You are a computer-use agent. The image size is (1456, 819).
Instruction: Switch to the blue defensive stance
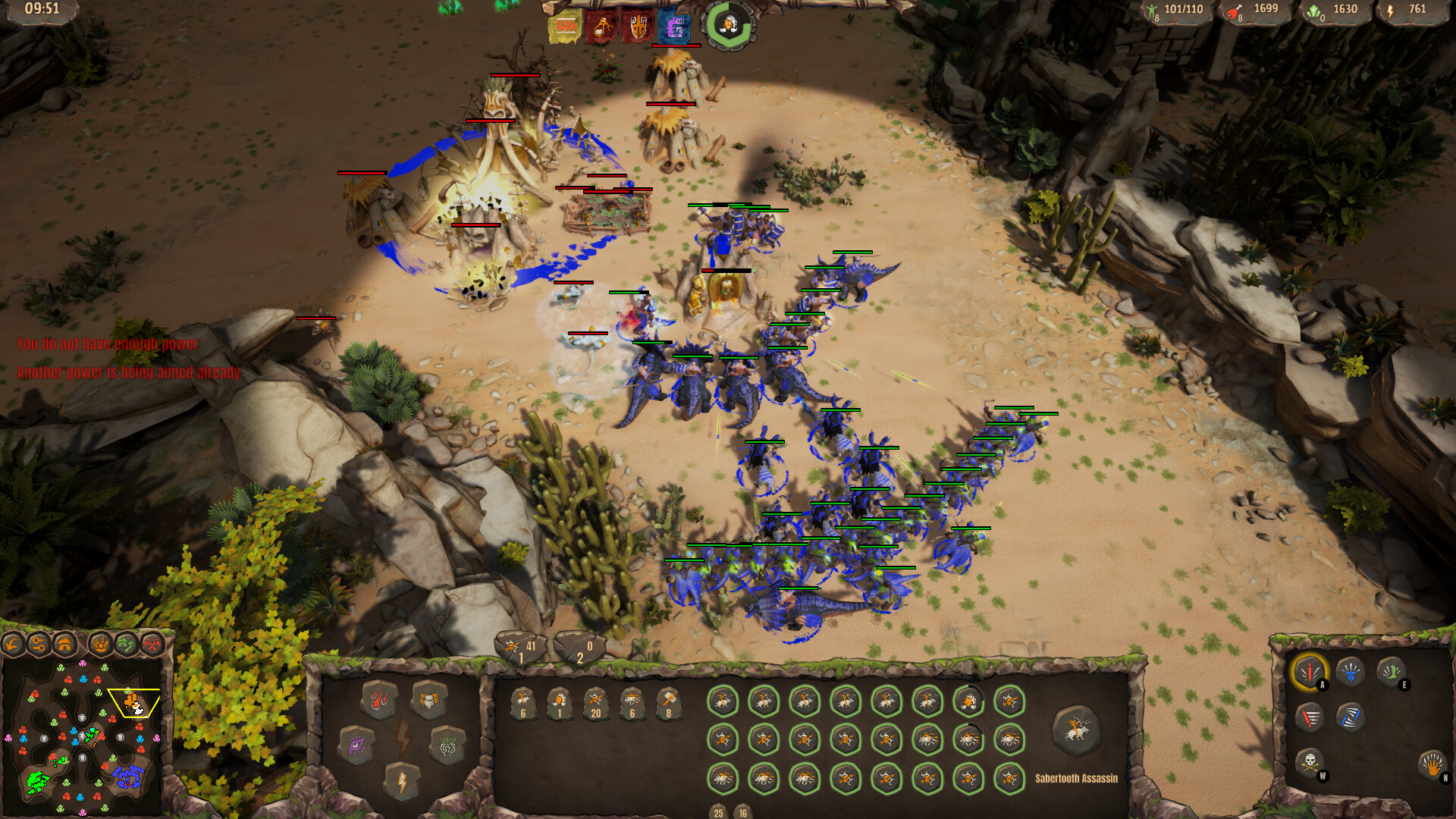point(1351,718)
